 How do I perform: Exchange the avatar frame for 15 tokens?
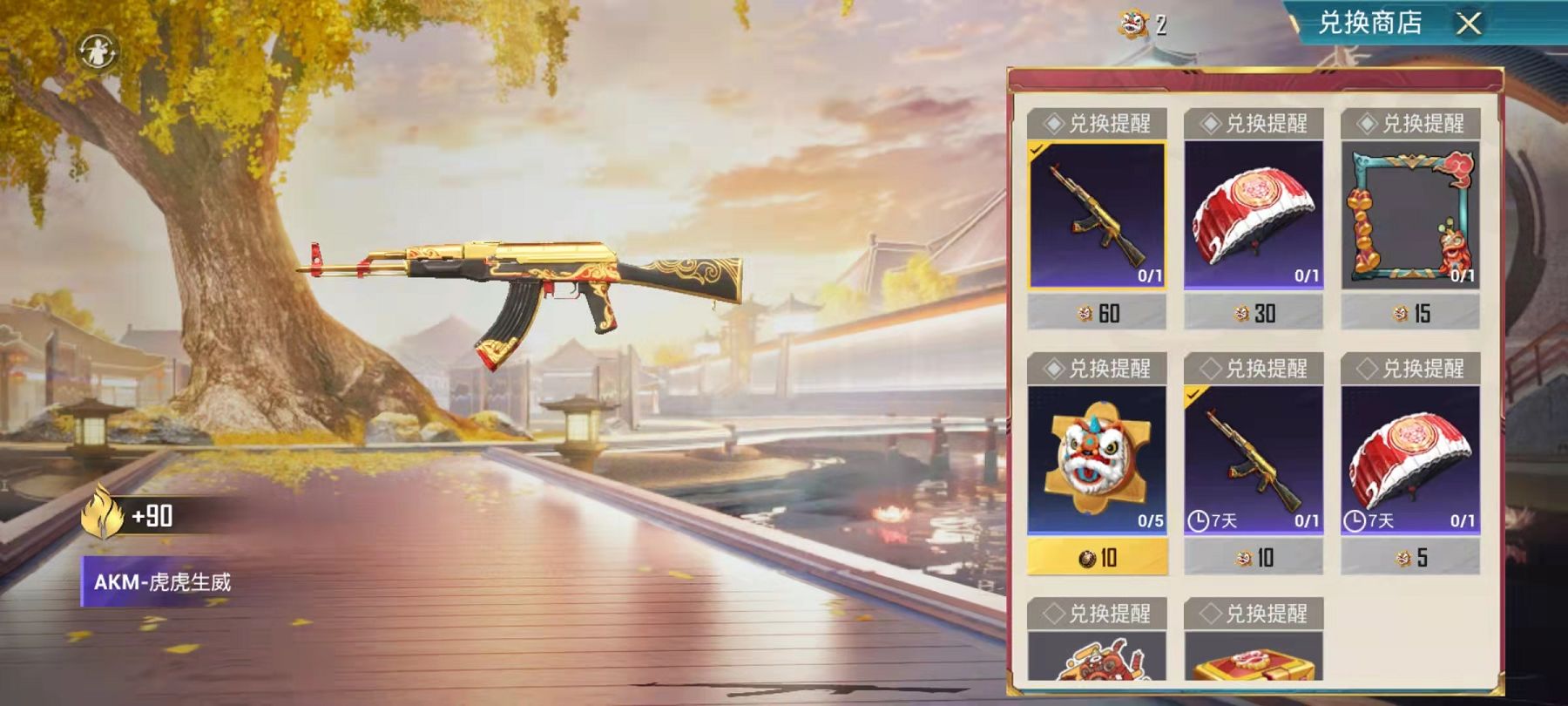click(x=1410, y=313)
